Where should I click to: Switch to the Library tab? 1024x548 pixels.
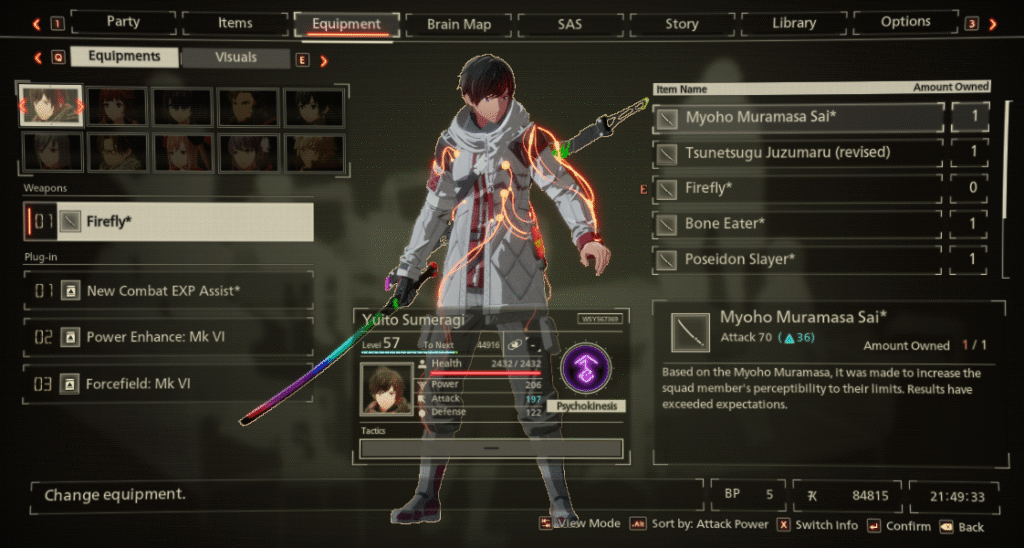coord(794,22)
